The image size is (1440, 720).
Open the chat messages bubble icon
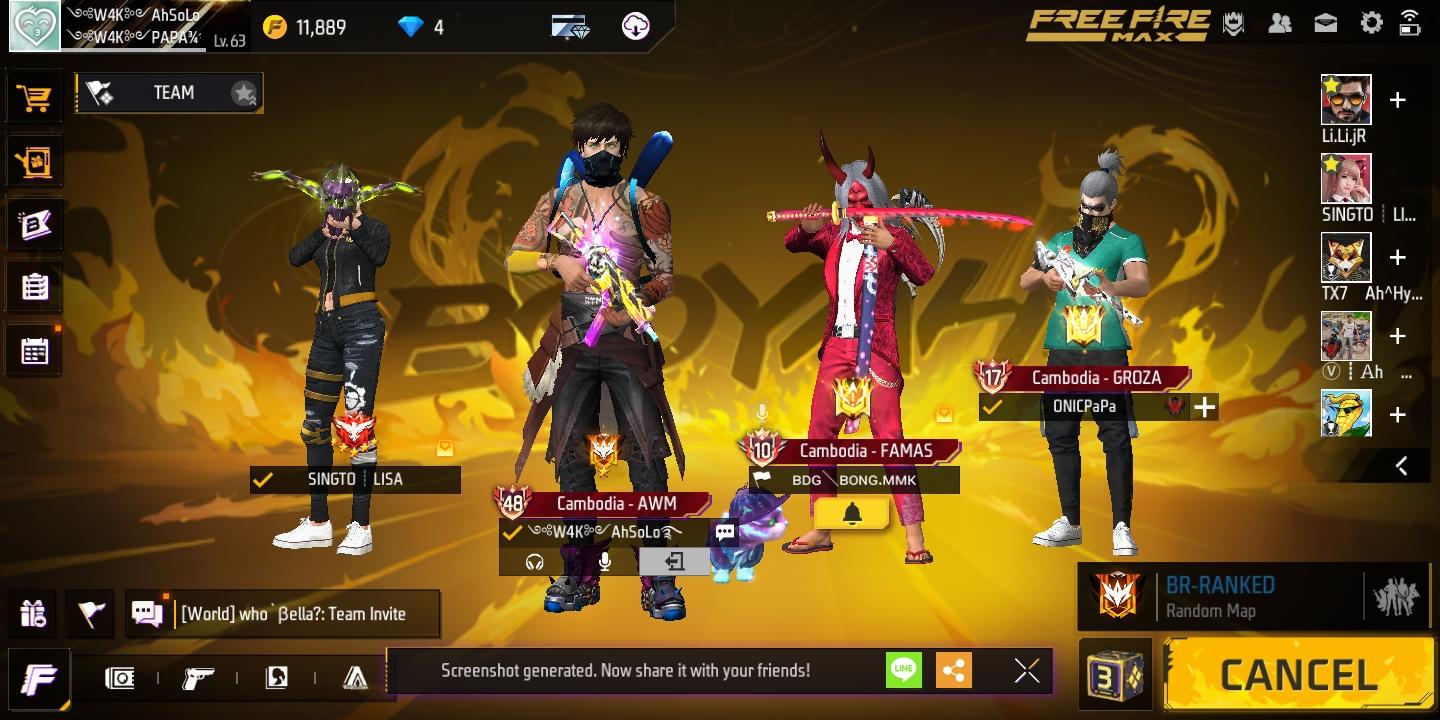(149, 613)
